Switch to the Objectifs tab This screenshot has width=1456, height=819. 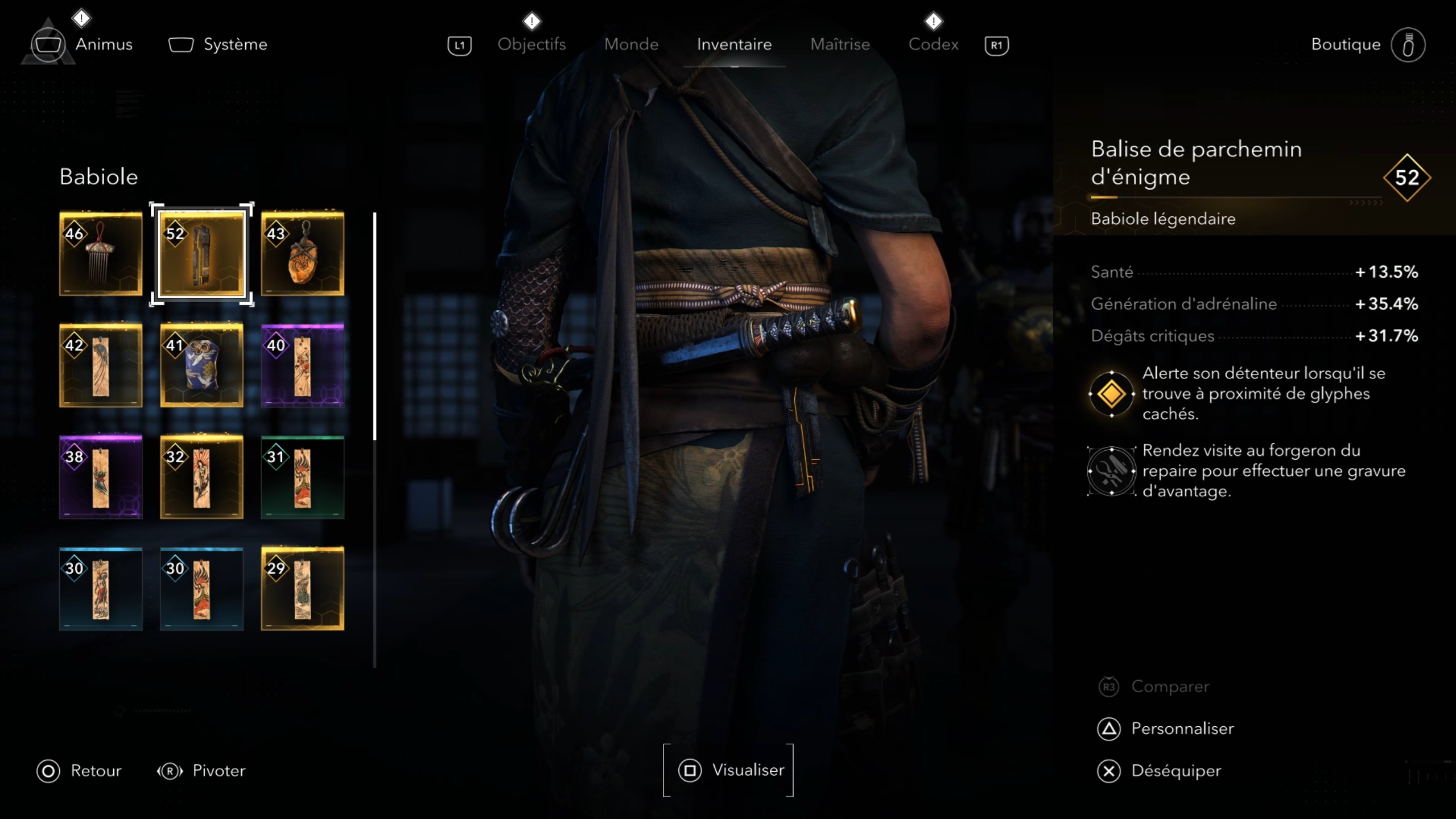[531, 44]
